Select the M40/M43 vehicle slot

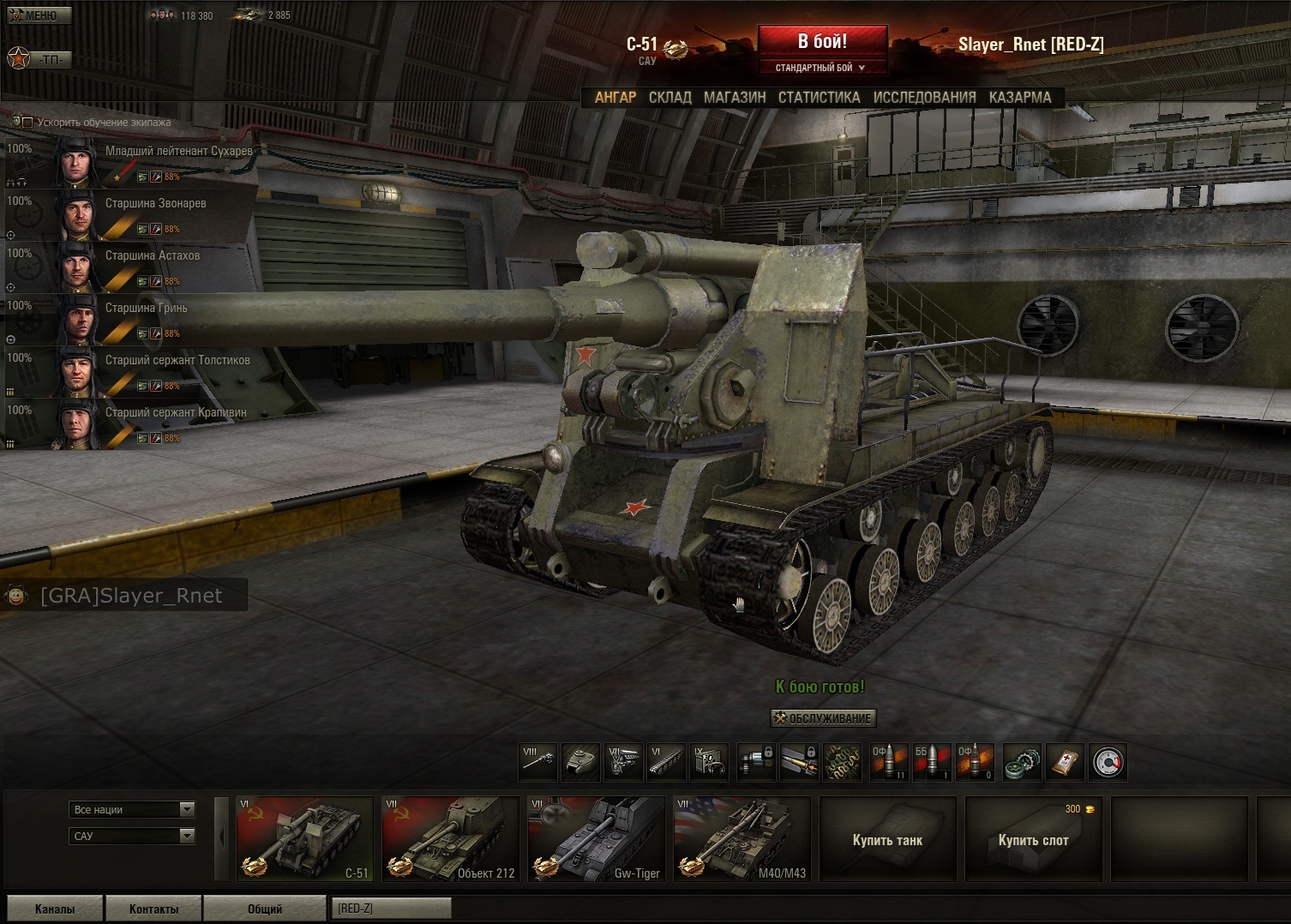coord(742,839)
